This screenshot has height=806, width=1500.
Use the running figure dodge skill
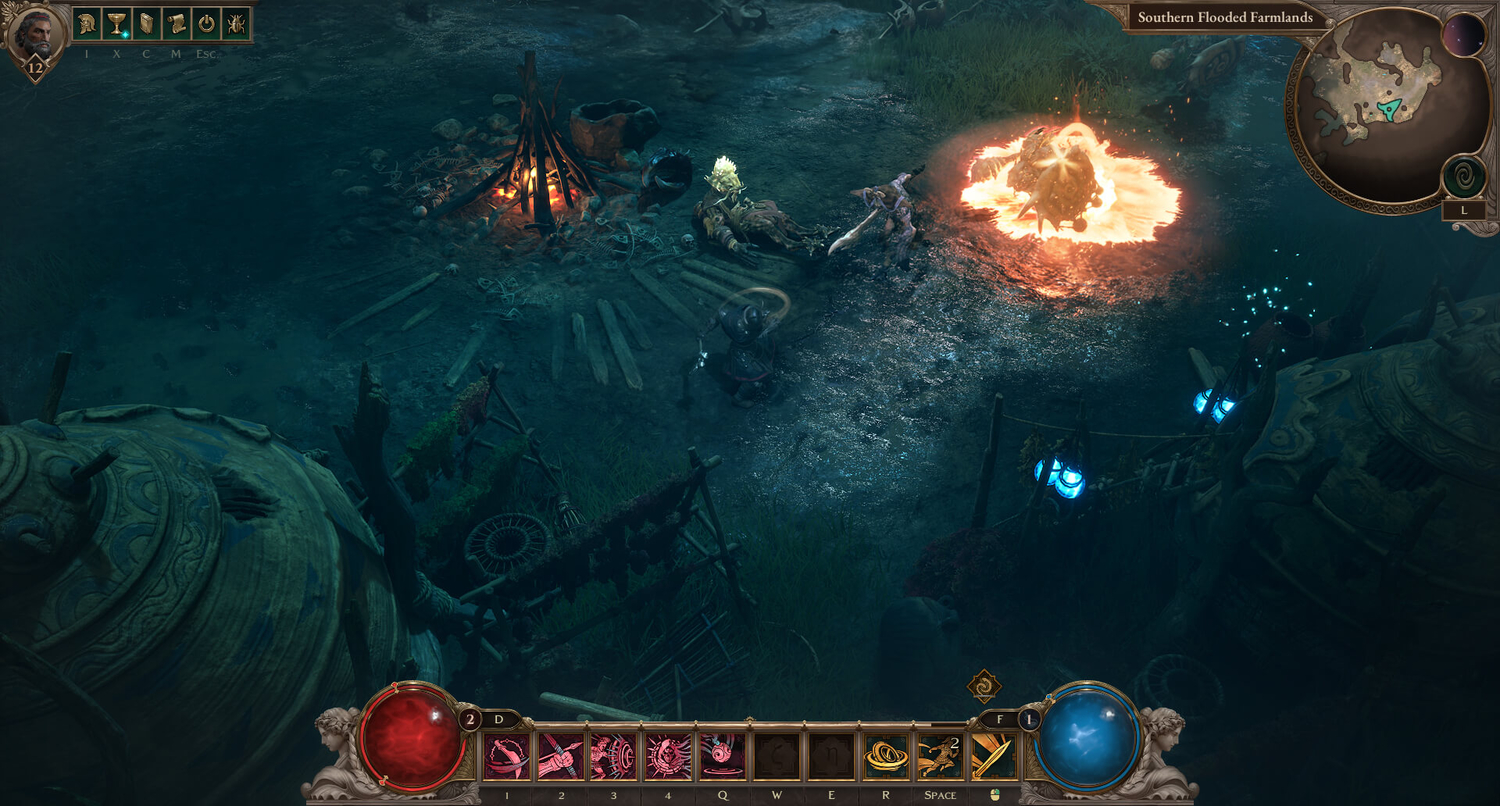click(939, 757)
